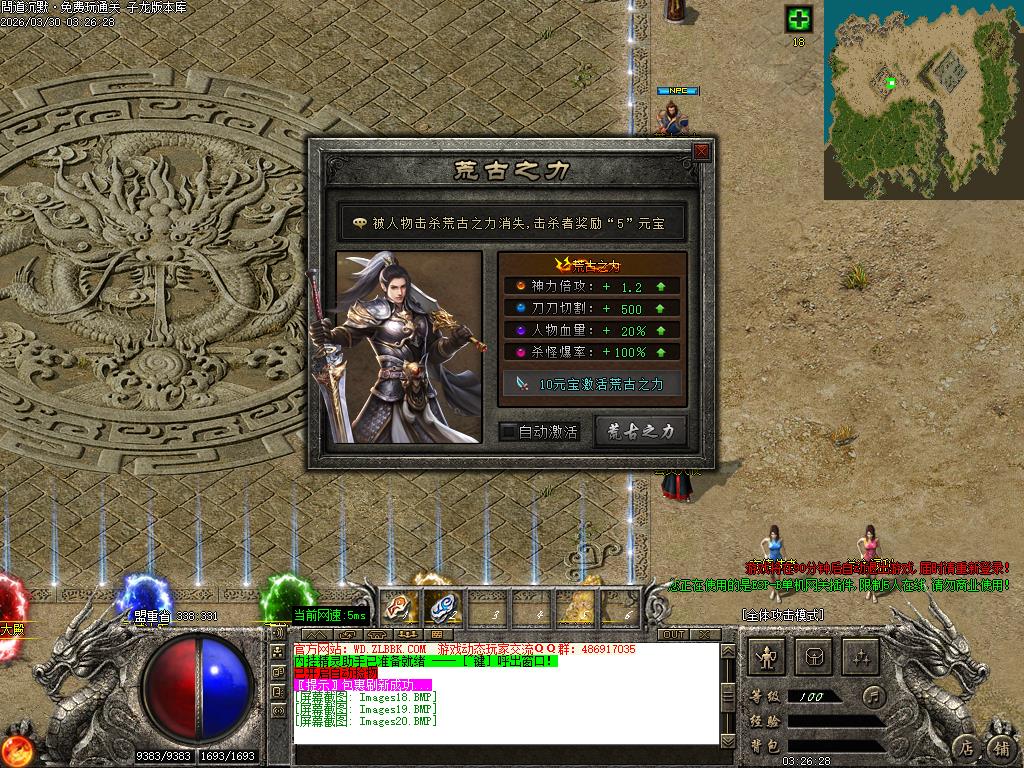Click the 10元宝激活荒古之力 option
Screen dimensions: 1024x768
(593, 384)
